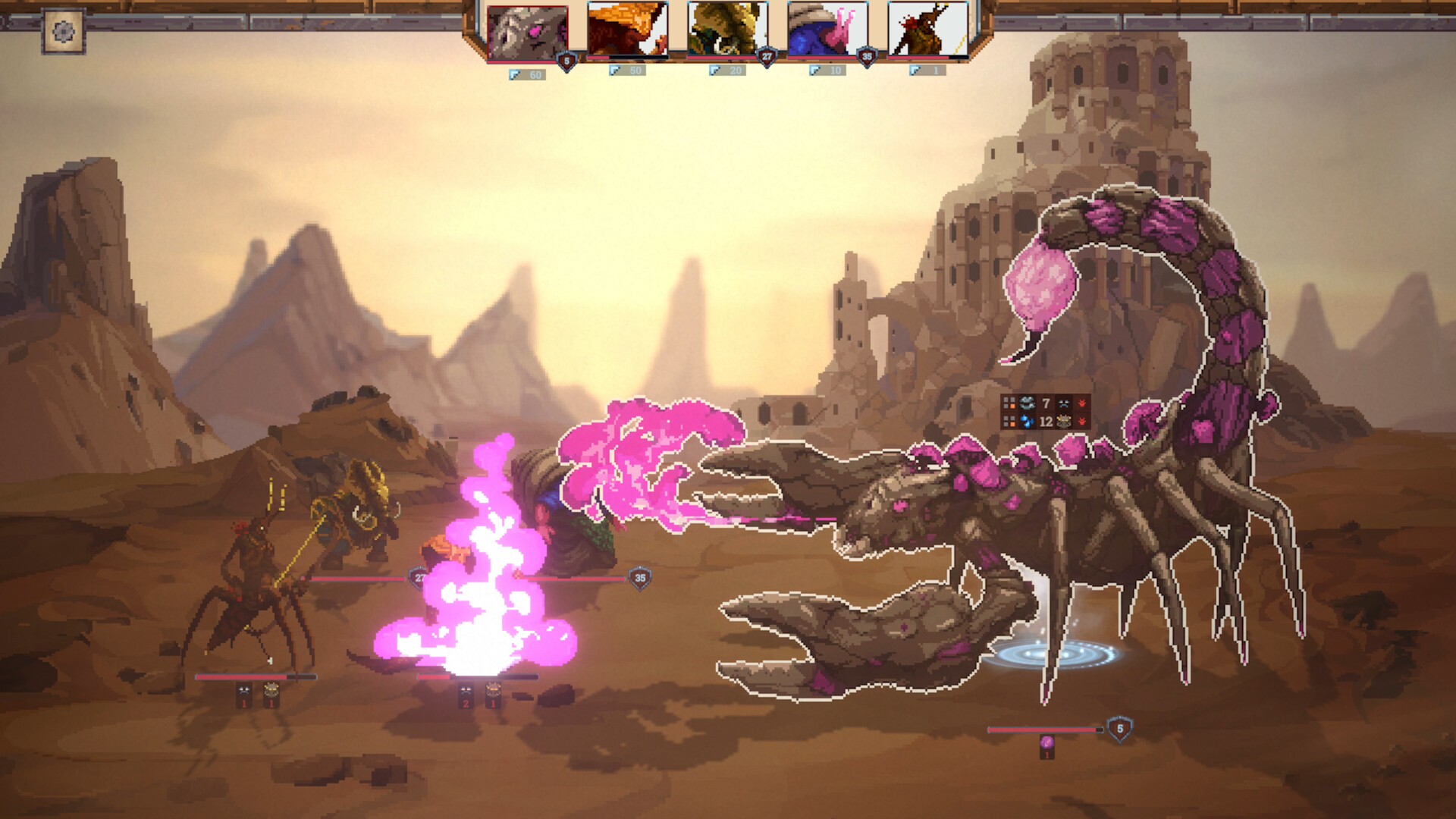This screenshot has width=1456, height=819.
Task: Pick the brown mantis turn portrait
Action: click(927, 30)
